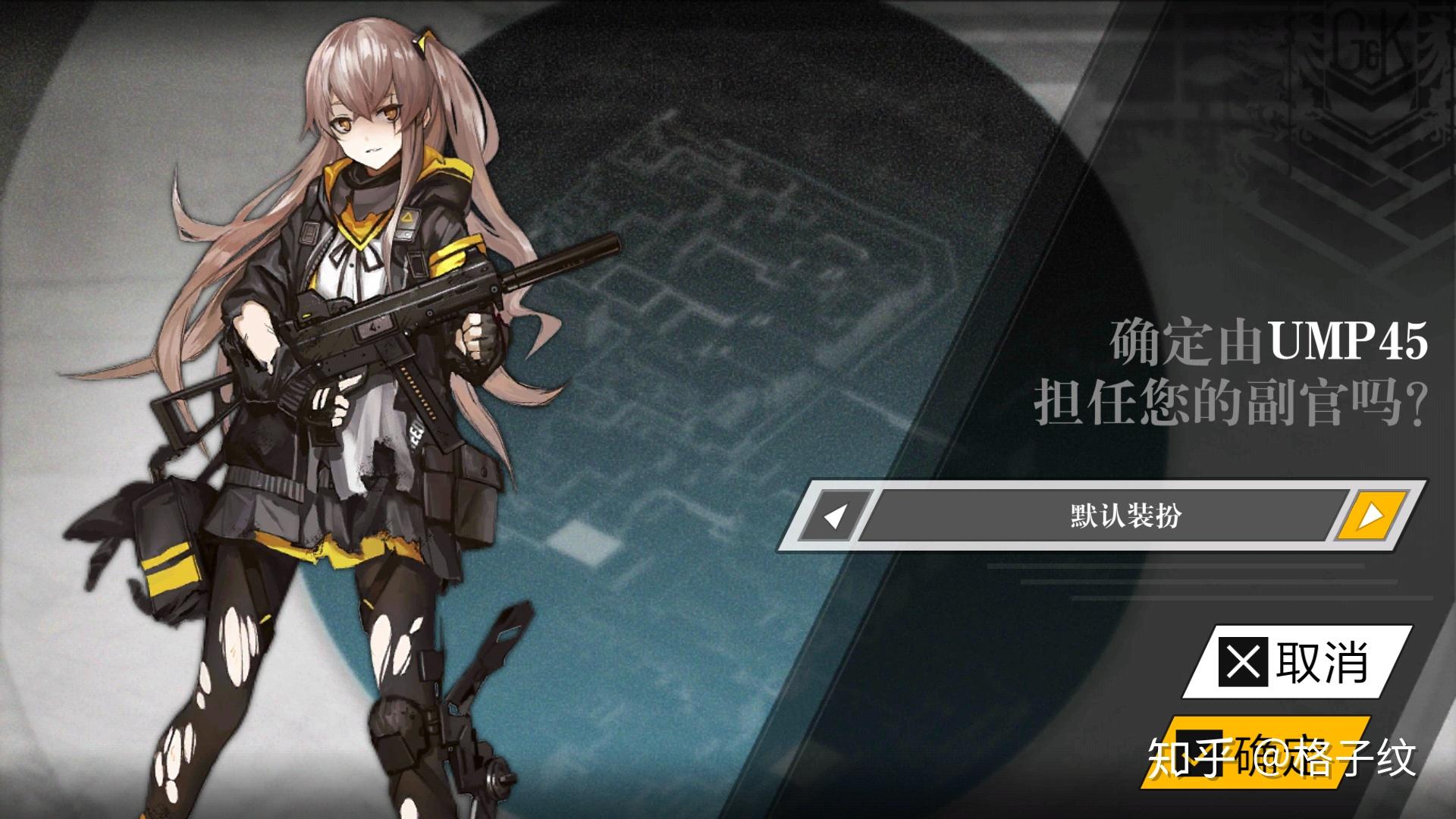The width and height of the screenshot is (1456, 819).
Task: Click the small triangle badge on her jacket strap
Action: coord(407,218)
